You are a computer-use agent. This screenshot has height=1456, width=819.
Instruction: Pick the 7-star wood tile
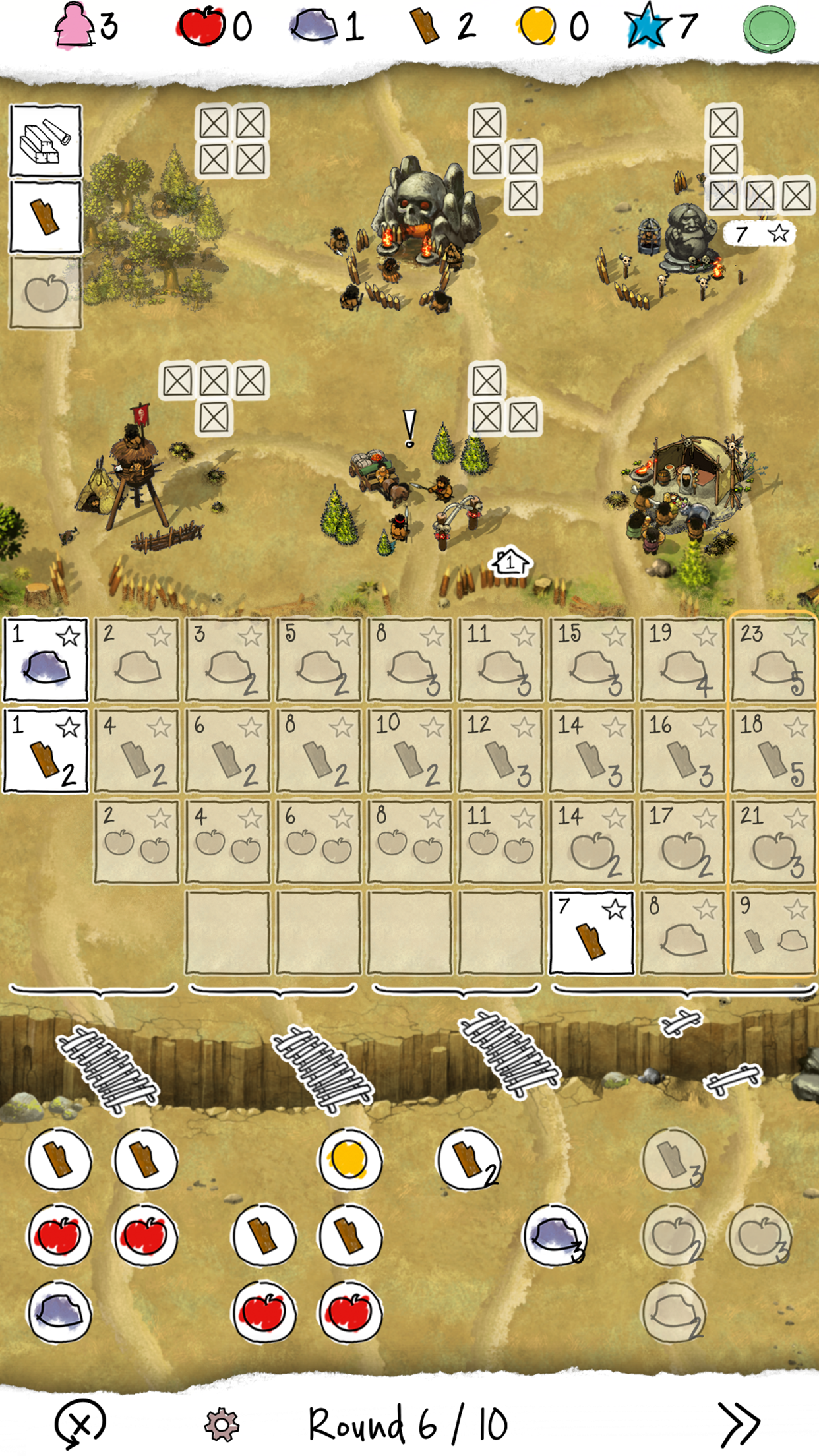pyautogui.click(x=591, y=932)
